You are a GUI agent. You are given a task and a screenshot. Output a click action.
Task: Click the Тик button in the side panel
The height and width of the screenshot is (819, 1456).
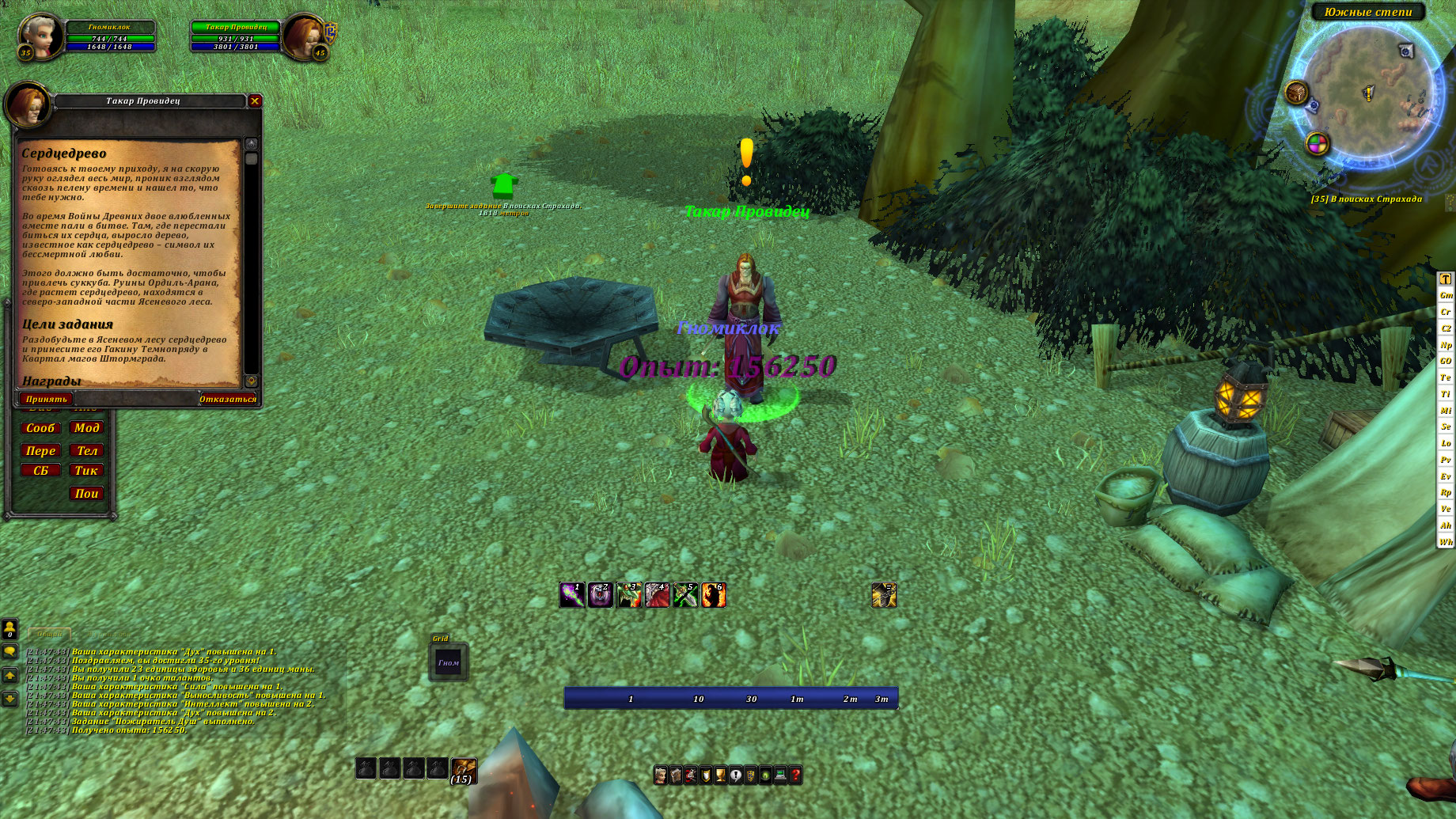[x=86, y=471]
